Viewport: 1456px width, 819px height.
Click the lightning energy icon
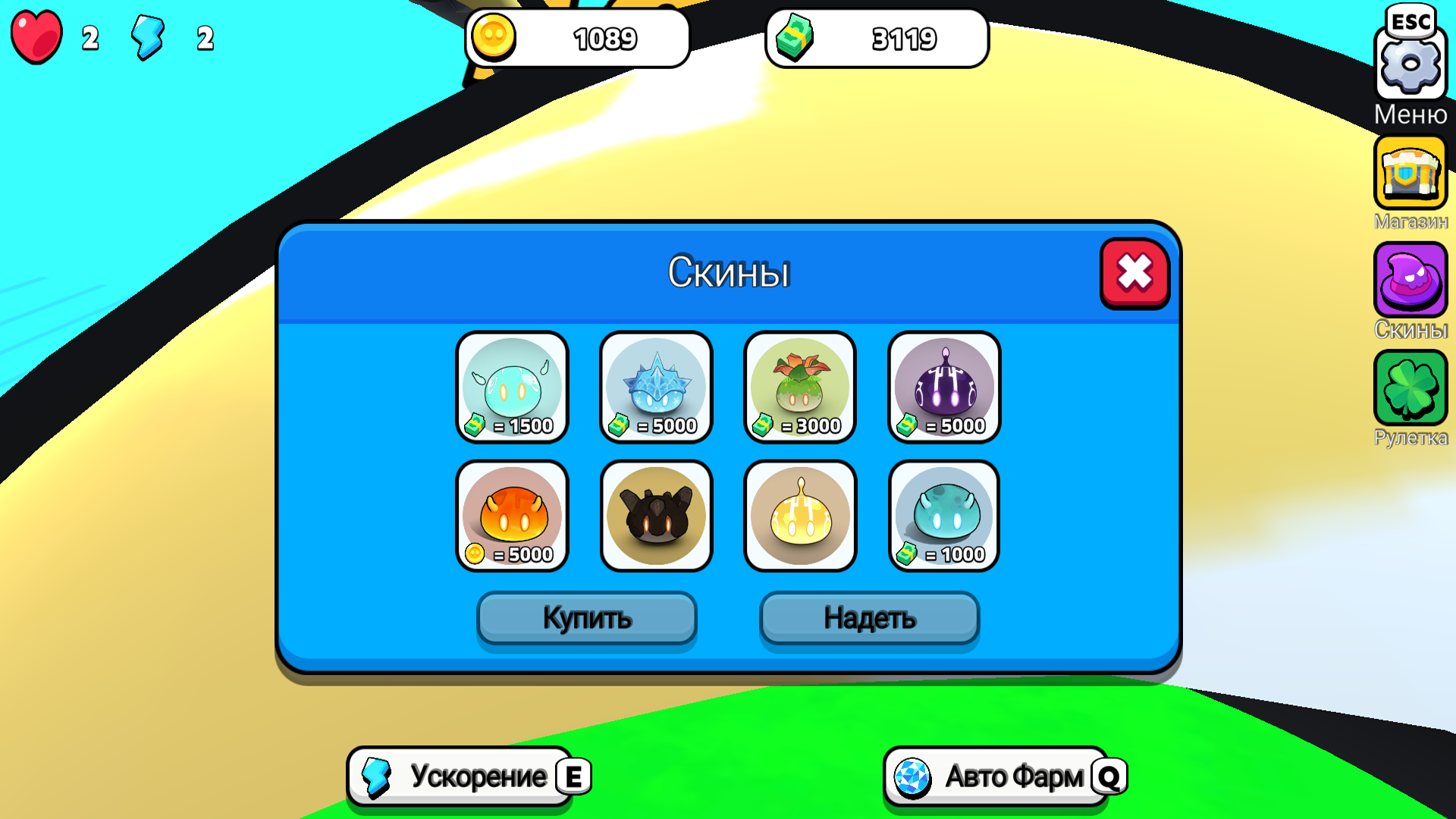[x=149, y=38]
